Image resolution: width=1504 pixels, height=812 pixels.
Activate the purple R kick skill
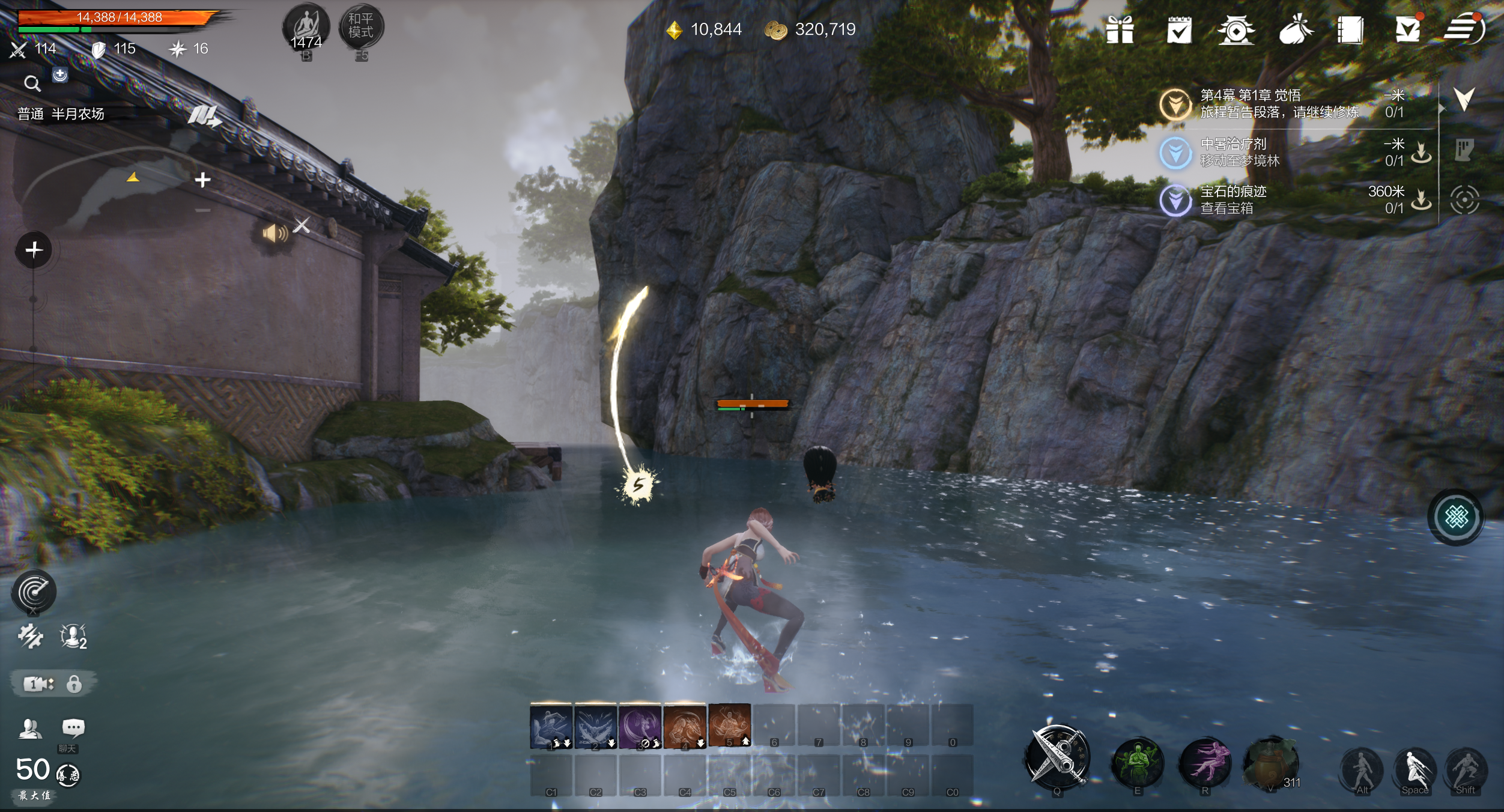[1204, 763]
